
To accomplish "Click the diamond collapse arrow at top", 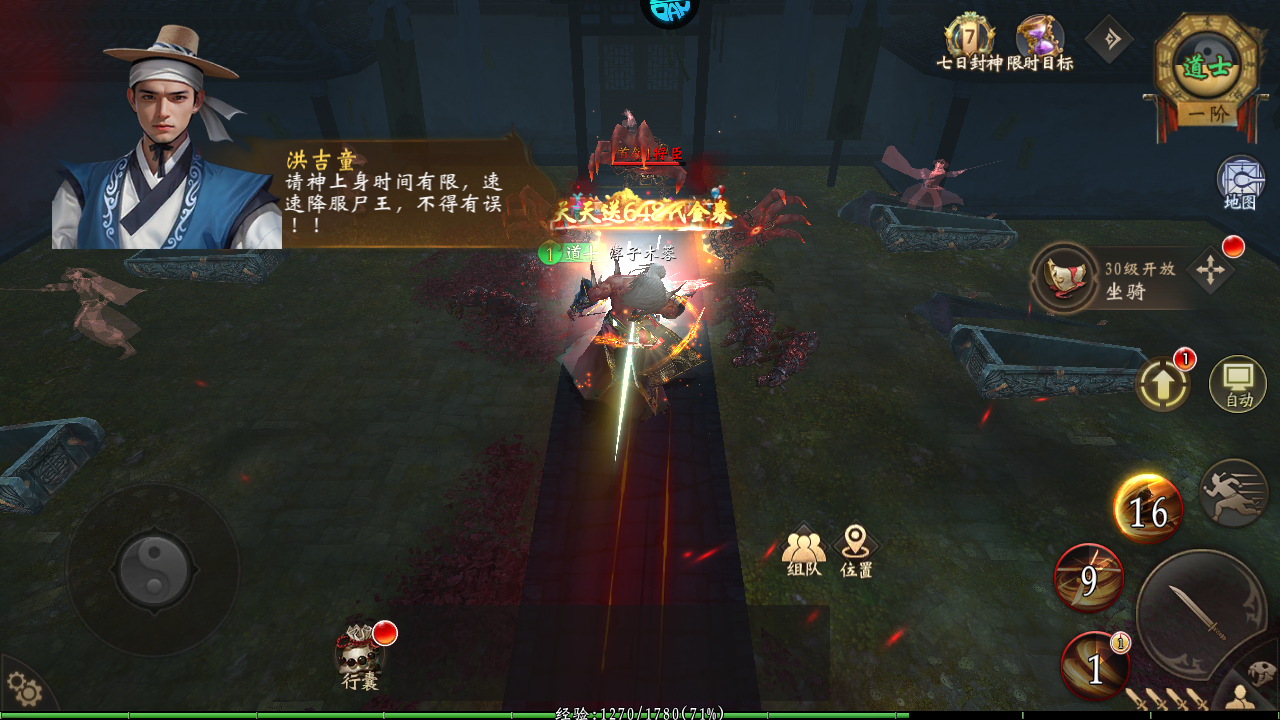I will (1109, 41).
